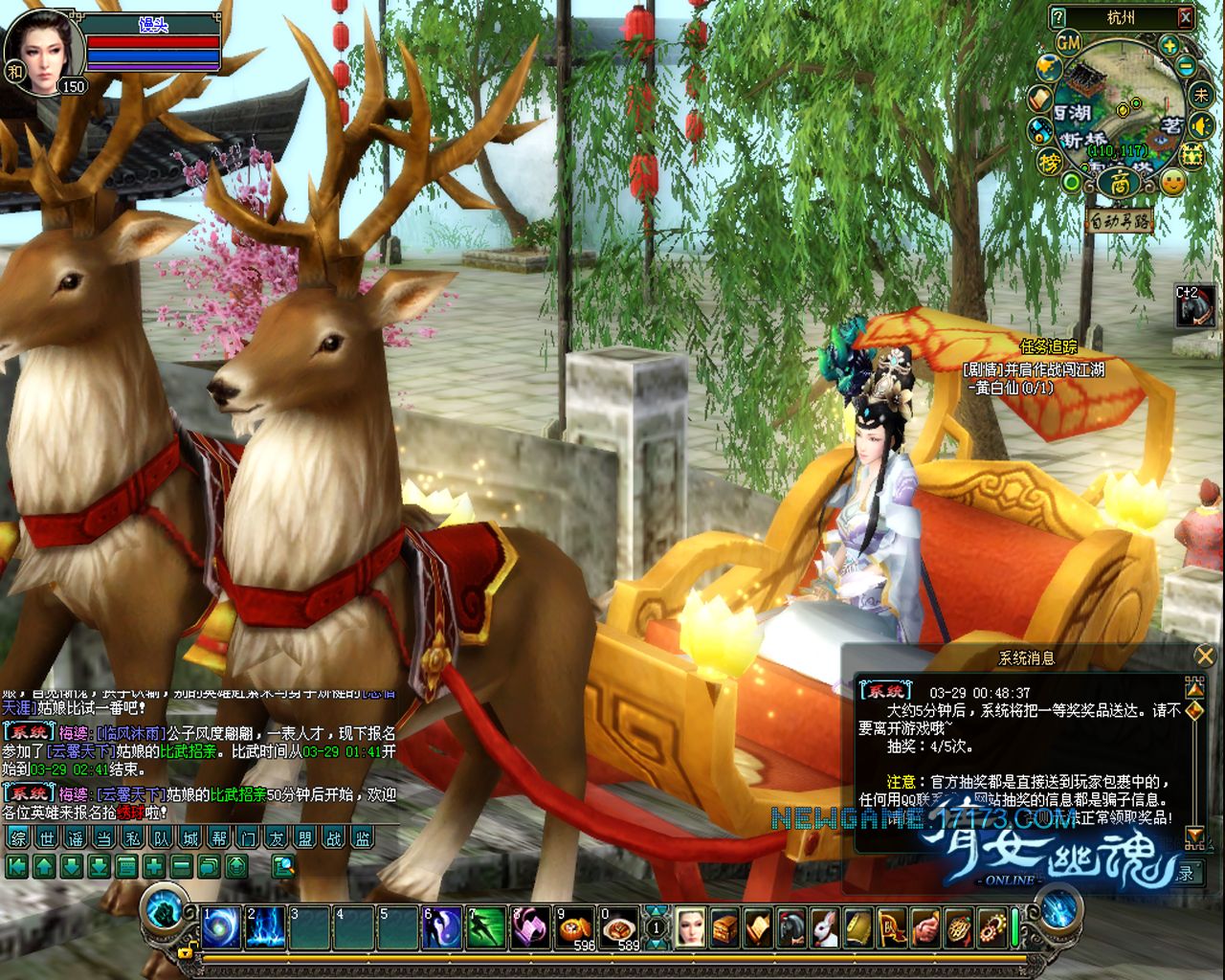Activate the blue swirl skill in slot 1
The image size is (1225, 980).
[x=221, y=928]
